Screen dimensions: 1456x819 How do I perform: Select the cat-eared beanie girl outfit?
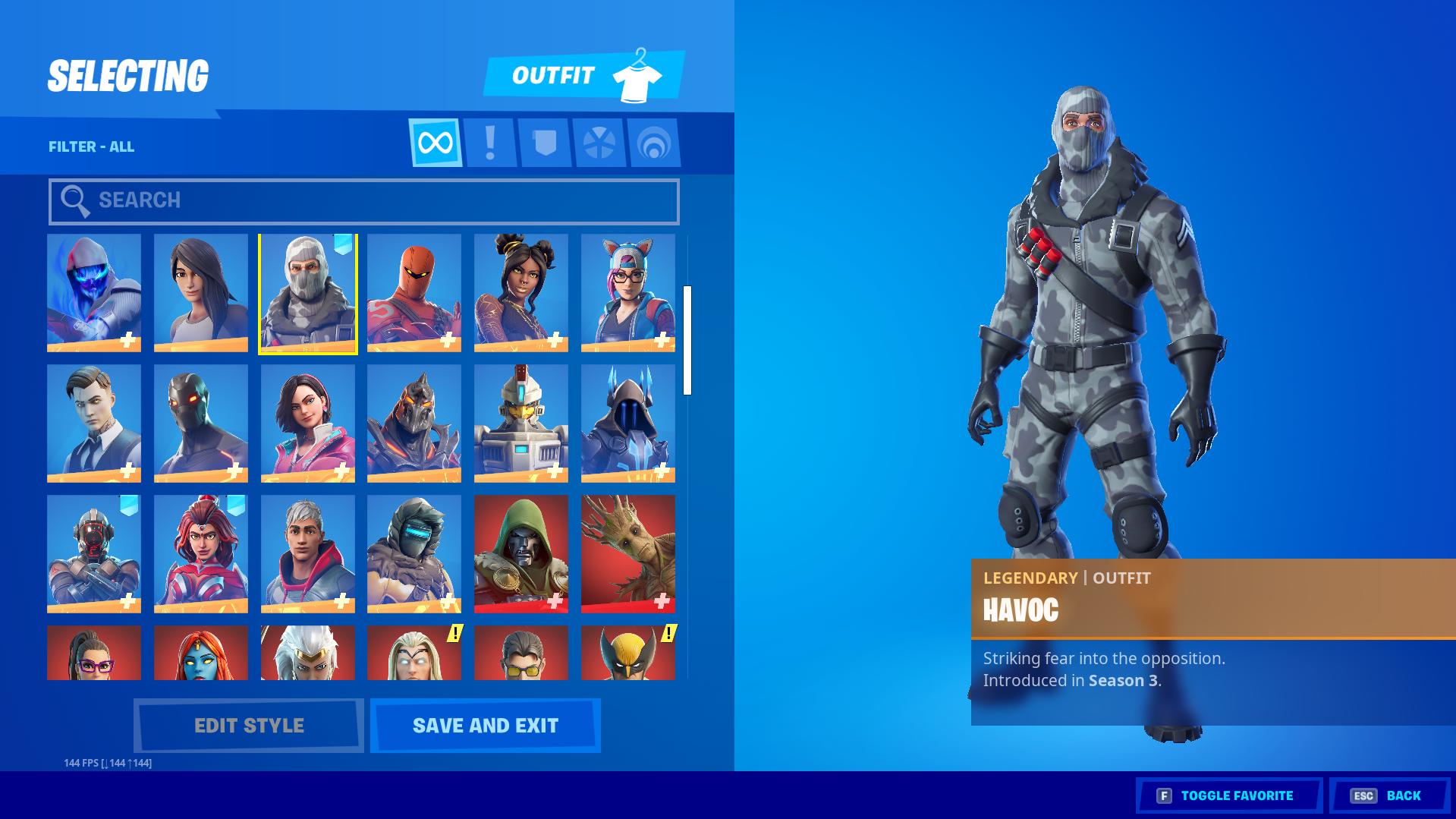coord(627,293)
